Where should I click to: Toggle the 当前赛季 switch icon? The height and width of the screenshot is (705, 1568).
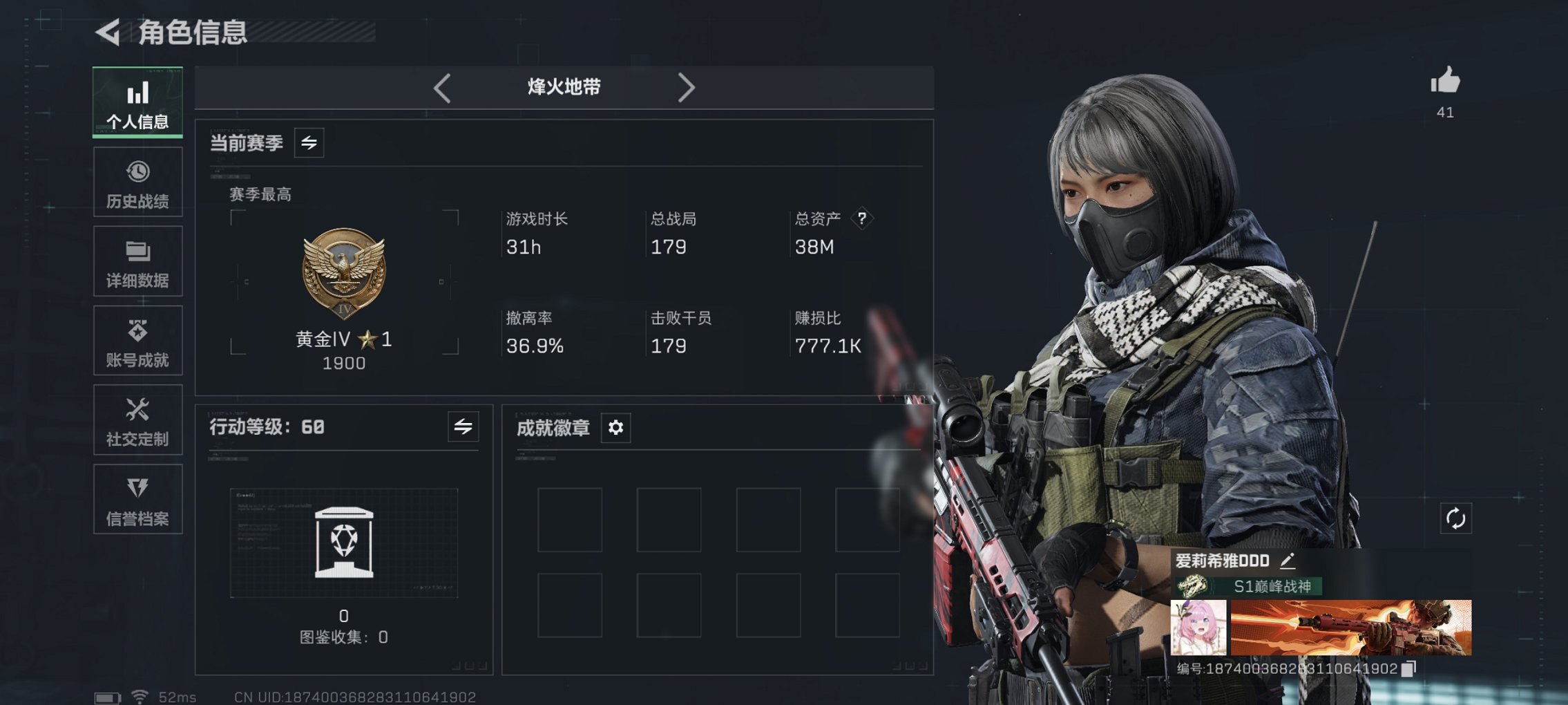point(308,143)
